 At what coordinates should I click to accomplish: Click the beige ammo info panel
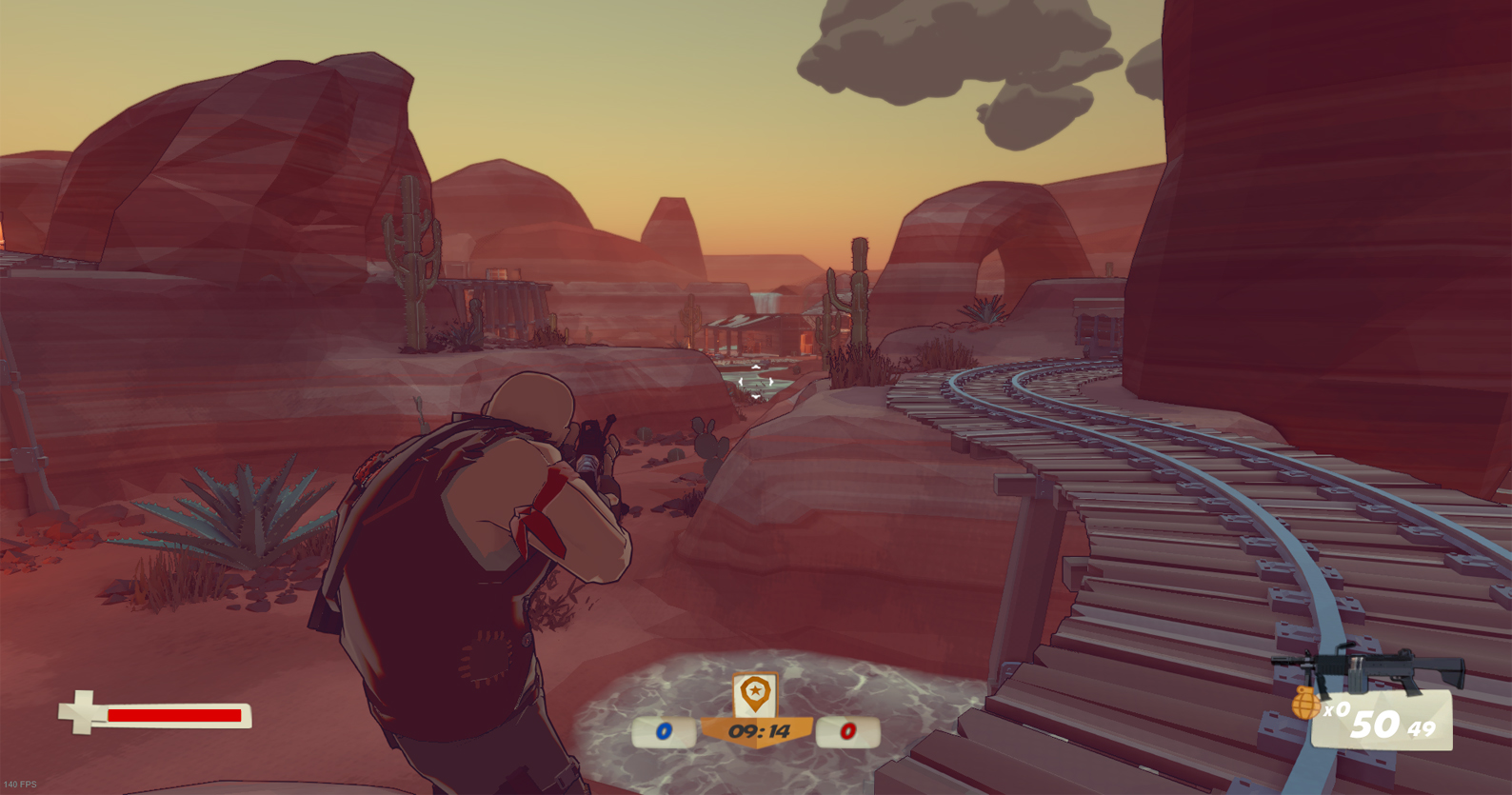point(1383,721)
